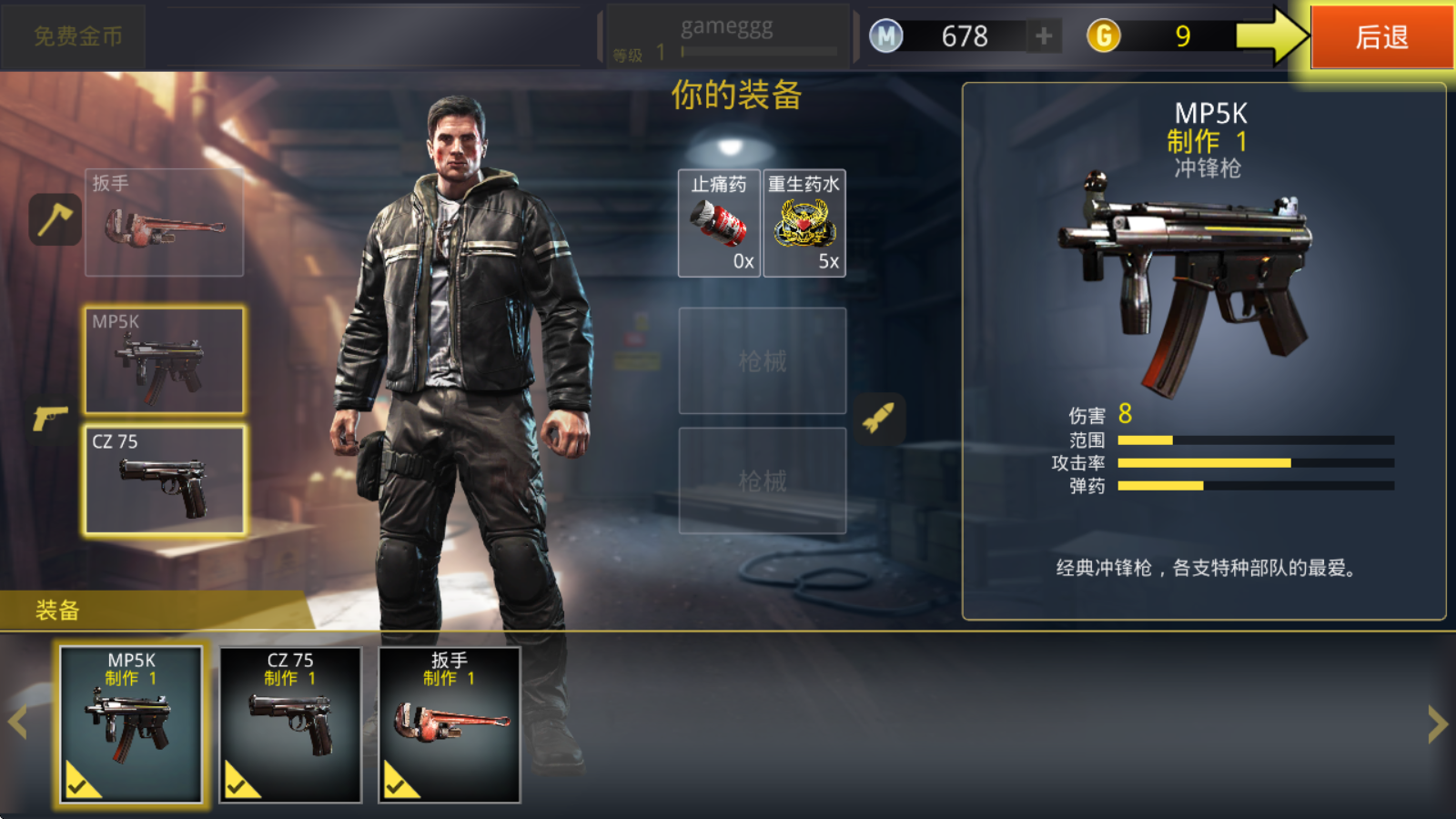
Task: Switch to the 装备 equipment tab
Action: [57, 611]
